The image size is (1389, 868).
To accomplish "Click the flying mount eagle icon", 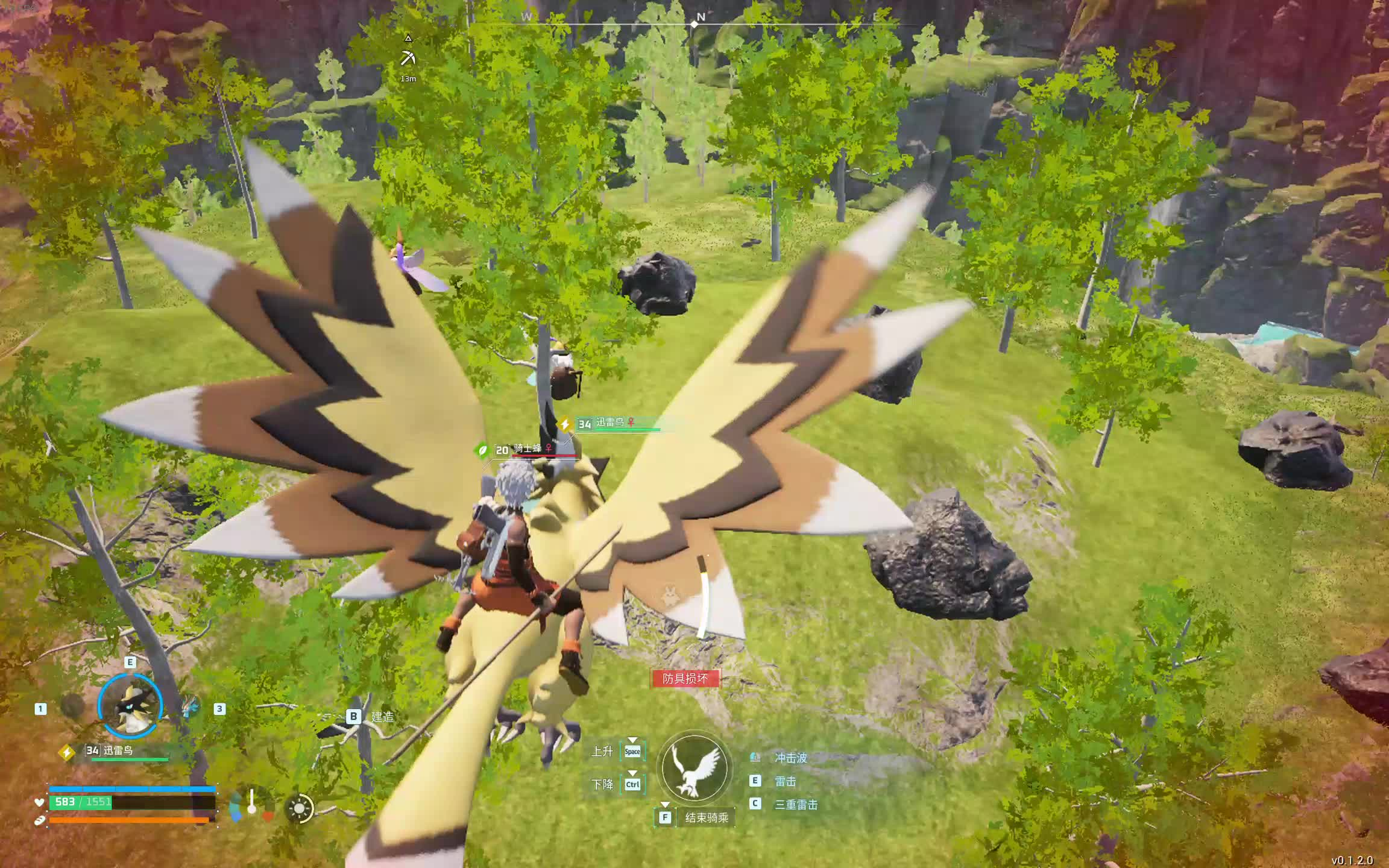I will (694, 769).
